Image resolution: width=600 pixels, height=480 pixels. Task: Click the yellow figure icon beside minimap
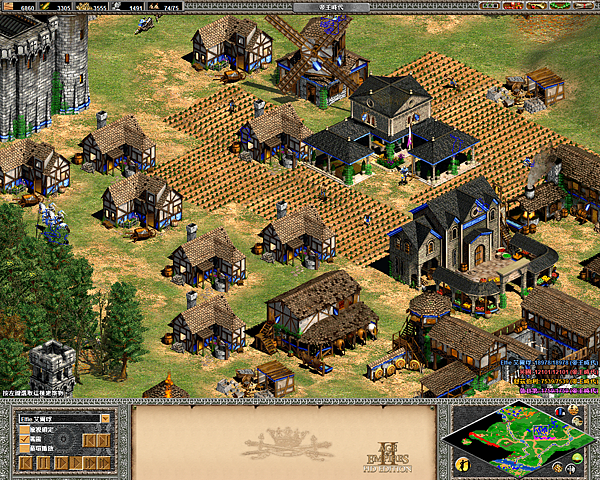(463, 464)
